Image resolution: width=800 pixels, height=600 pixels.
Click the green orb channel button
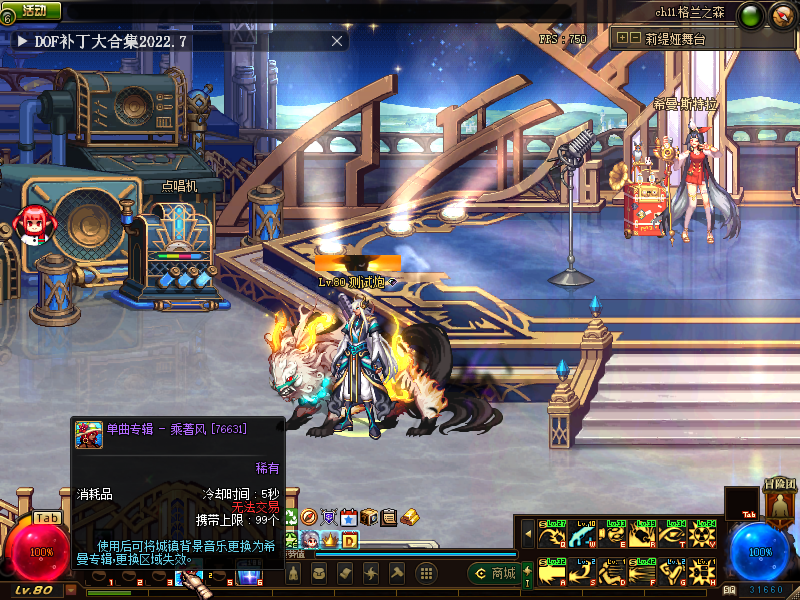[x=750, y=14]
